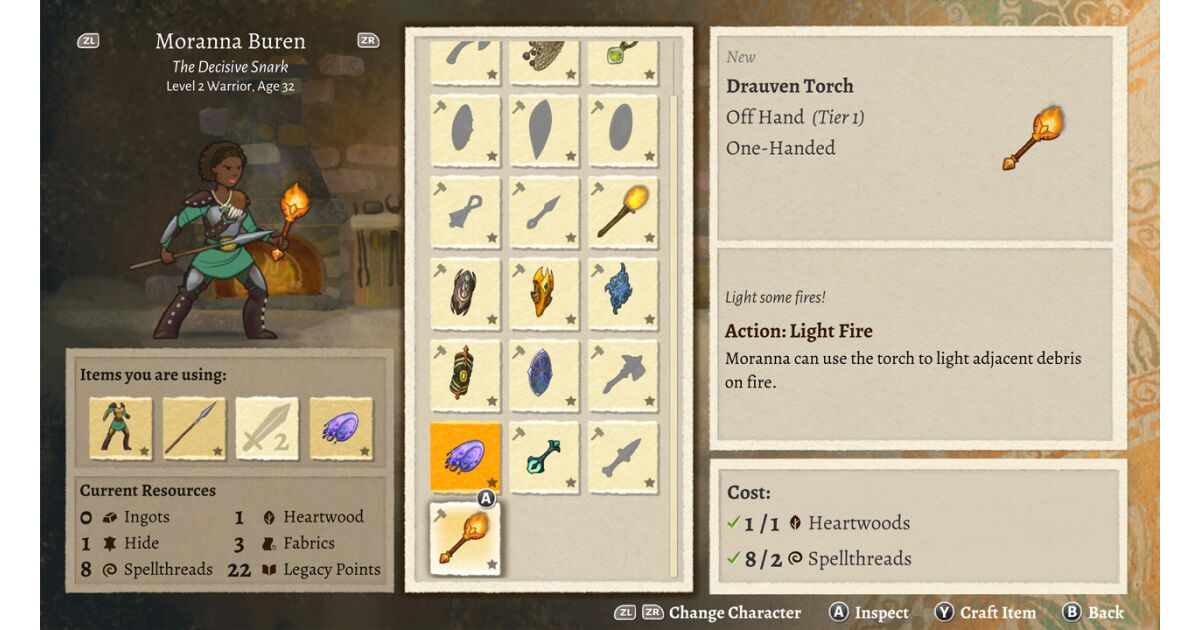Select the teal wand crafting tile

coord(544,457)
